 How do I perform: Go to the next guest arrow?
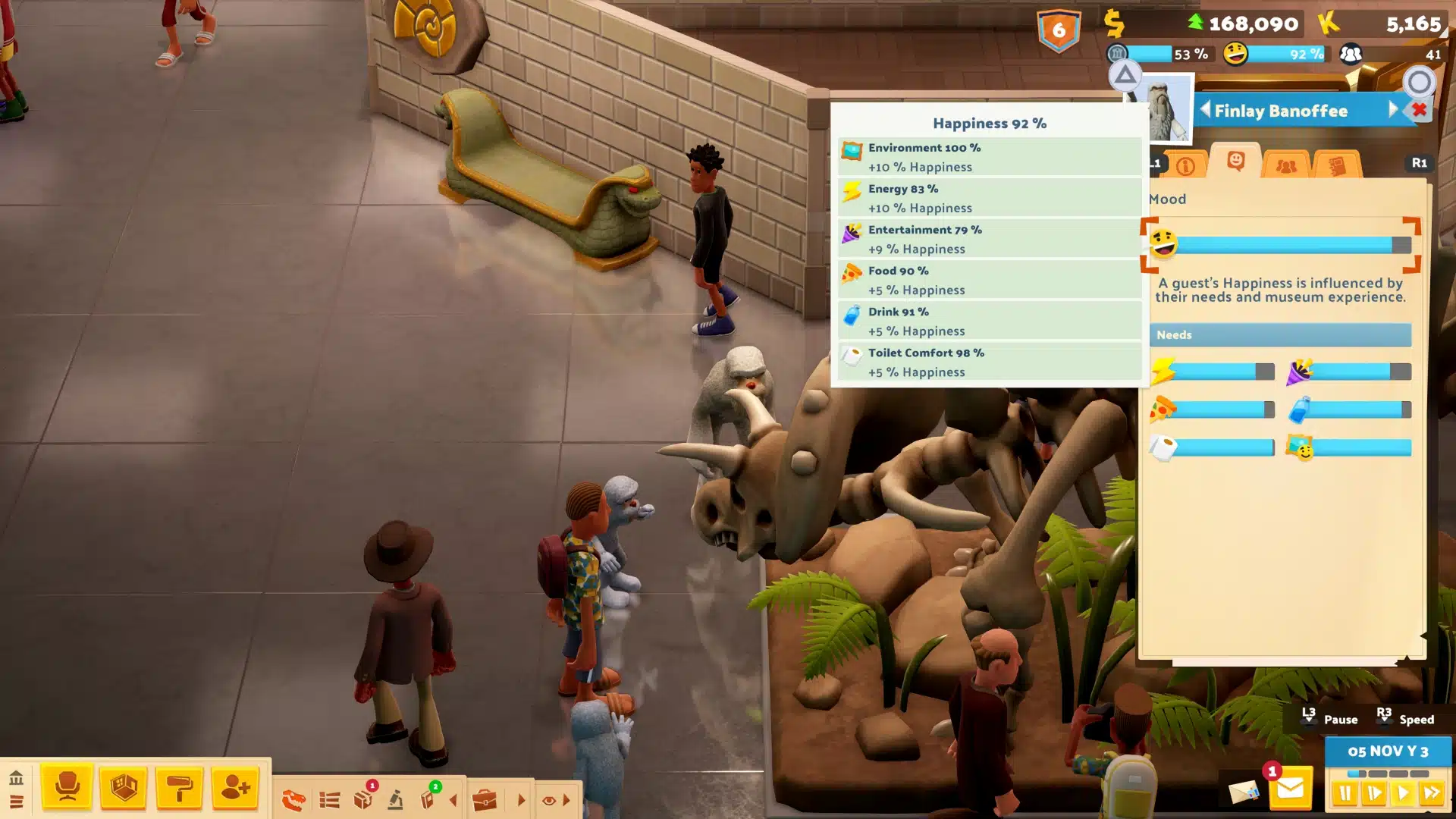pos(1393,110)
